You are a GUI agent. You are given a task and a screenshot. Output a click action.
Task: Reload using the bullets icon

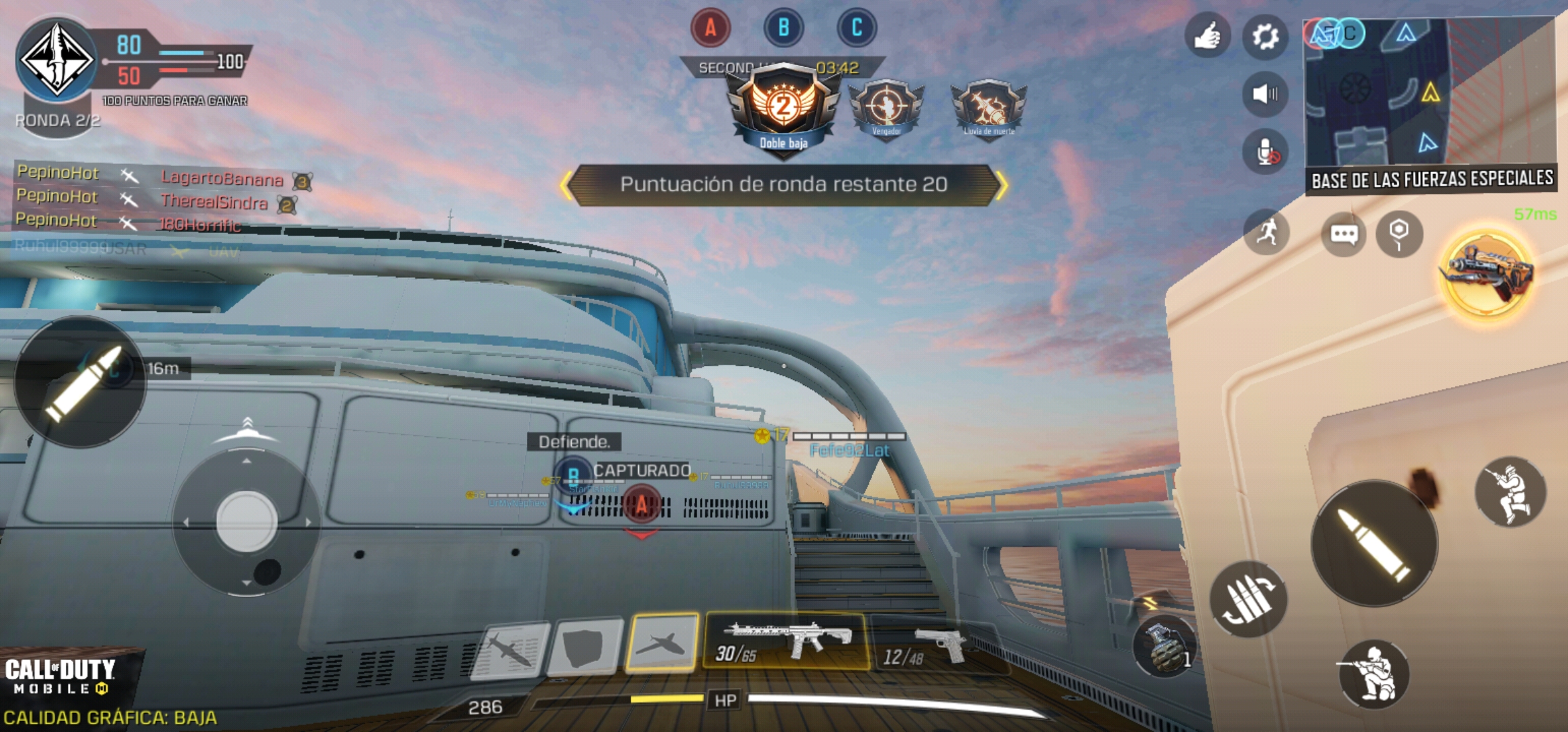[x=1248, y=599]
